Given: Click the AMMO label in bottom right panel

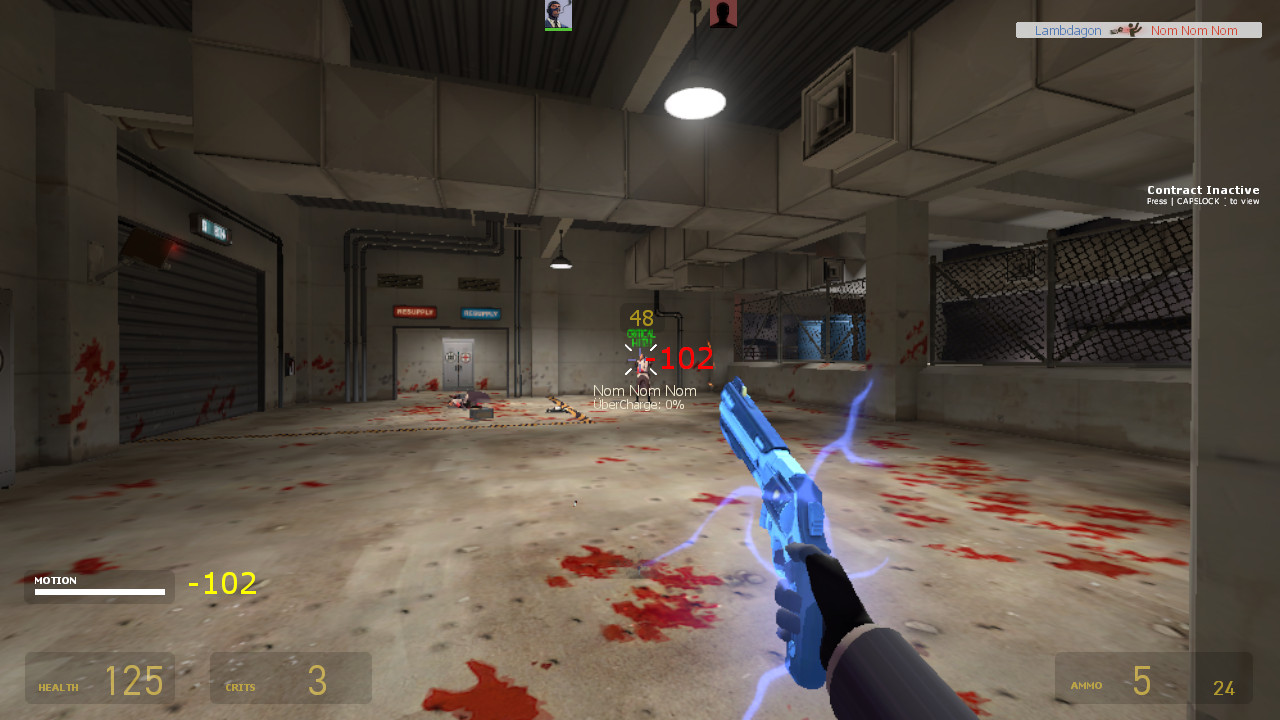Looking at the screenshot, I should (x=1085, y=686).
